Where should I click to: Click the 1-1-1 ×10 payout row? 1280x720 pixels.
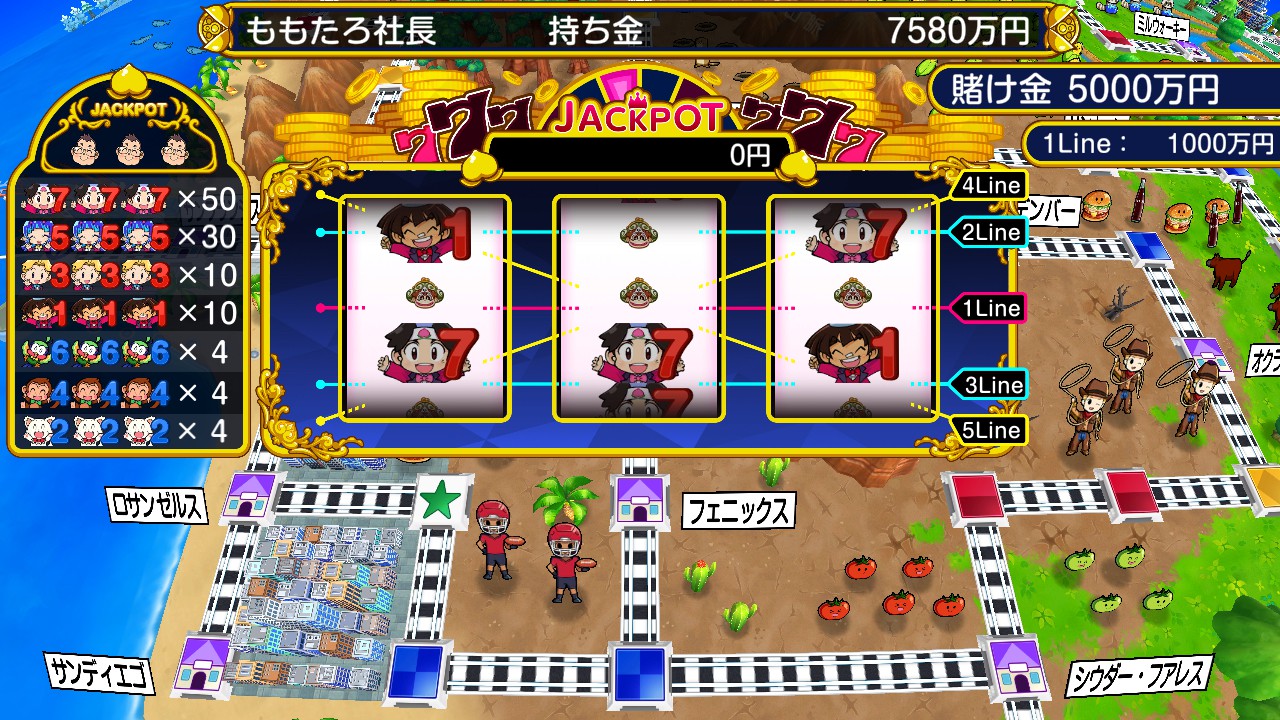[128, 313]
